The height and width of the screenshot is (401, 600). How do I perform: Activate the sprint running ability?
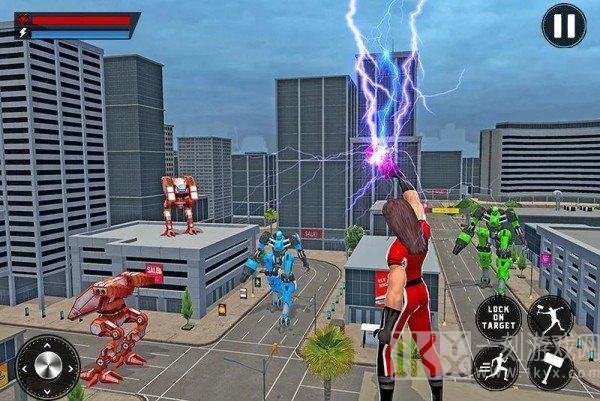point(497,367)
